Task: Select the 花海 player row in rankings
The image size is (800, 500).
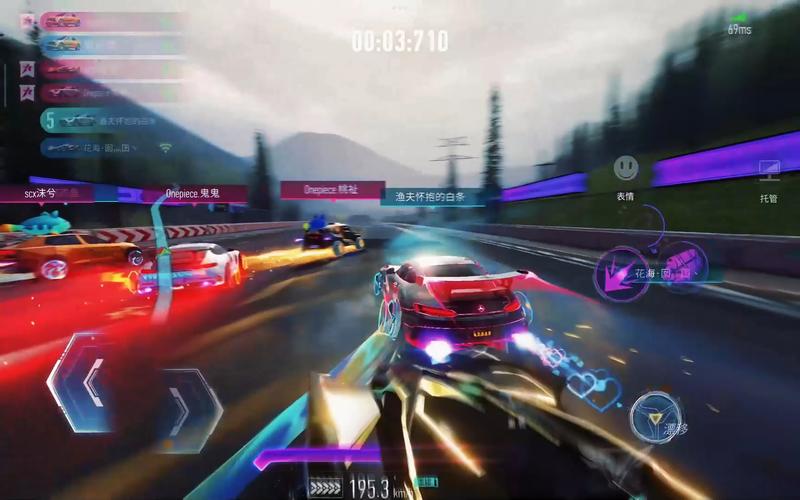Action: (110, 147)
